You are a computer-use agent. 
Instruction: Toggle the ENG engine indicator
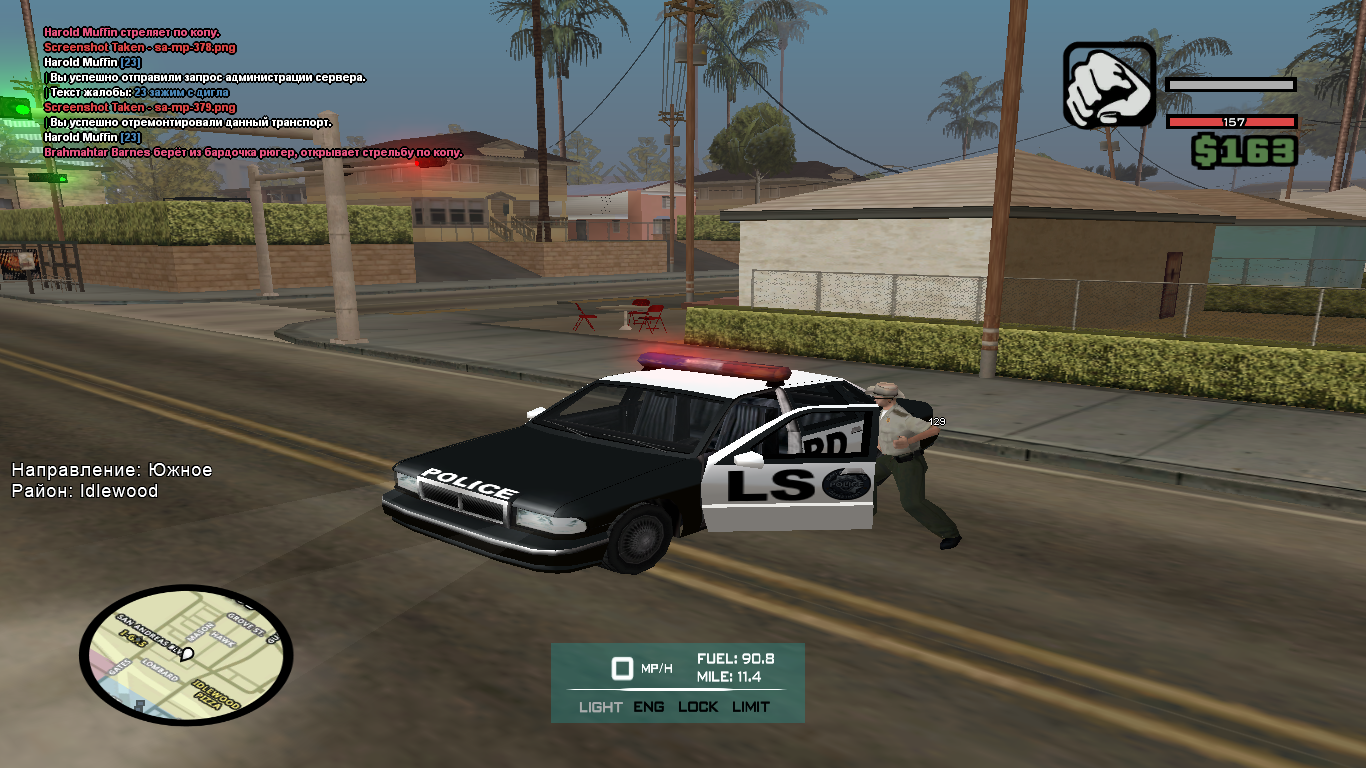point(648,707)
